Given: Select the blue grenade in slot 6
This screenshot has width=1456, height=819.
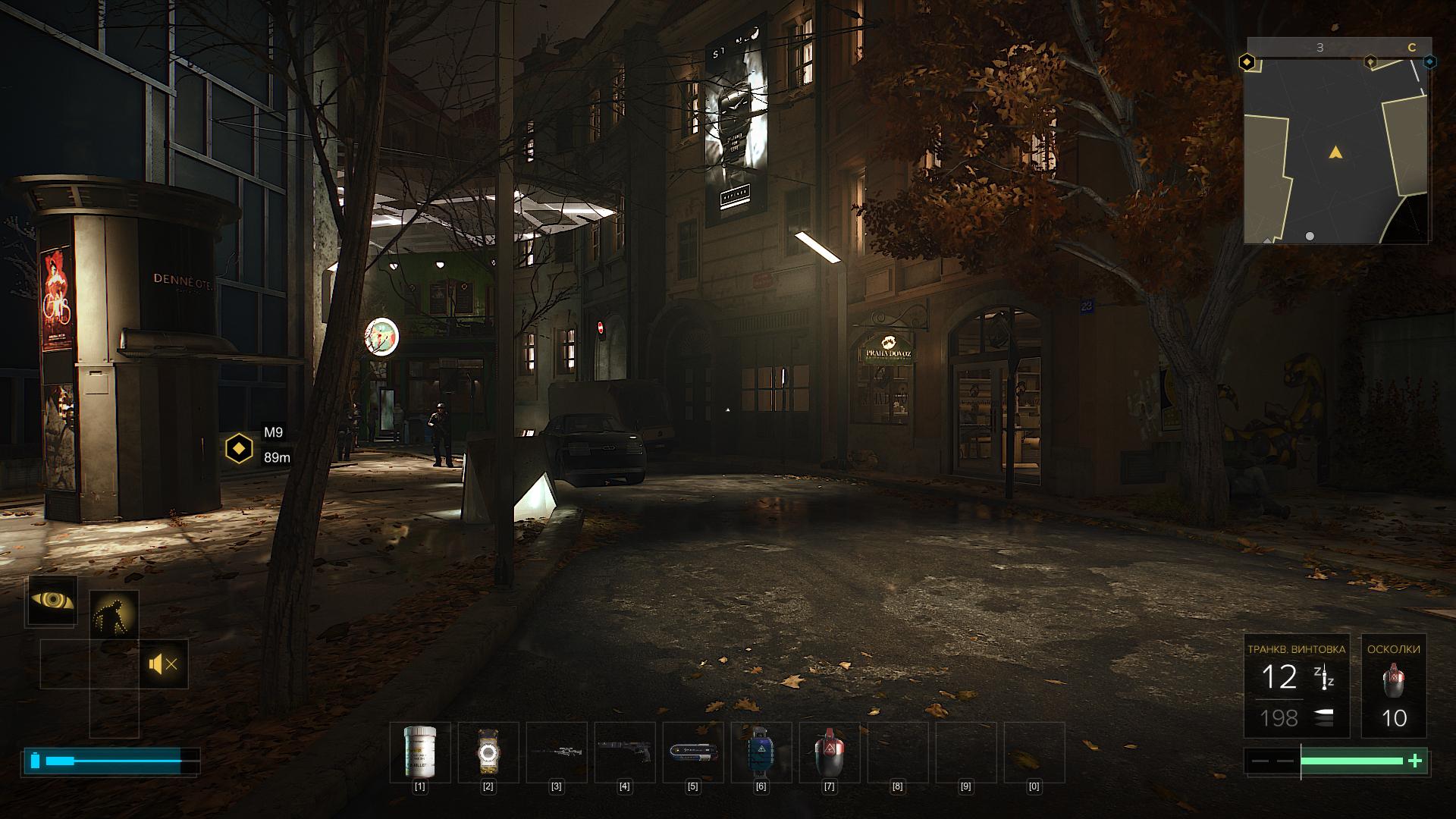Looking at the screenshot, I should [x=761, y=752].
